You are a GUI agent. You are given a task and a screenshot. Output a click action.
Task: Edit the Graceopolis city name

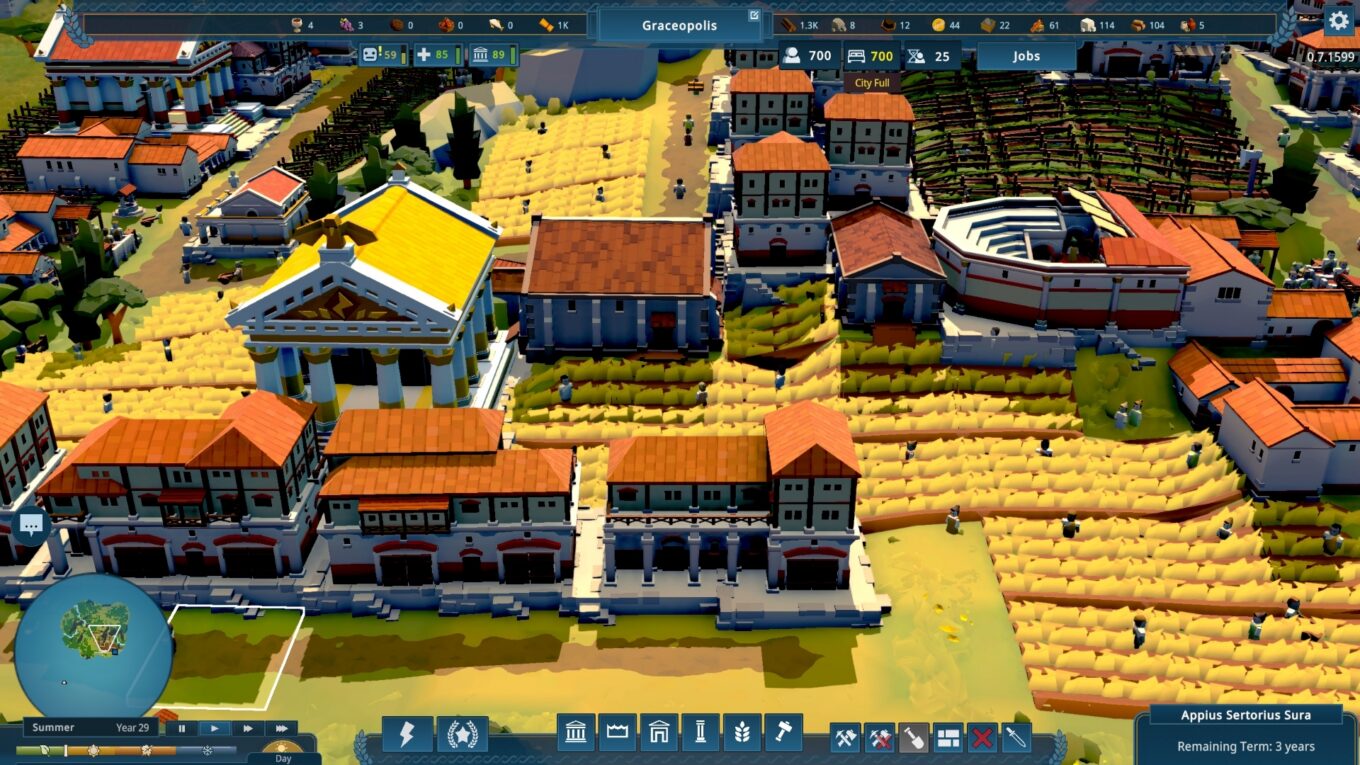(752, 17)
